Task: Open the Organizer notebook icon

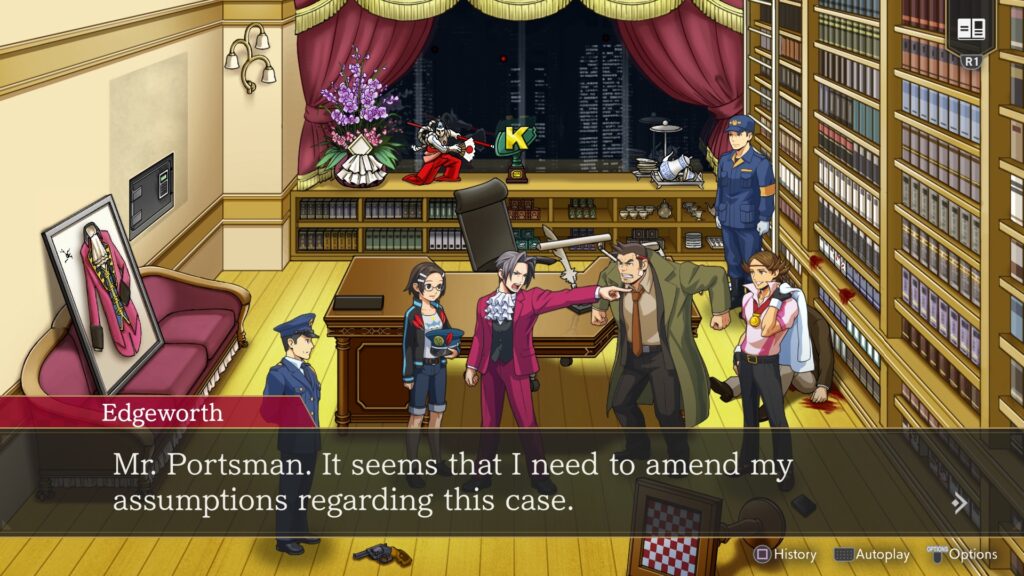Action: coord(971,30)
